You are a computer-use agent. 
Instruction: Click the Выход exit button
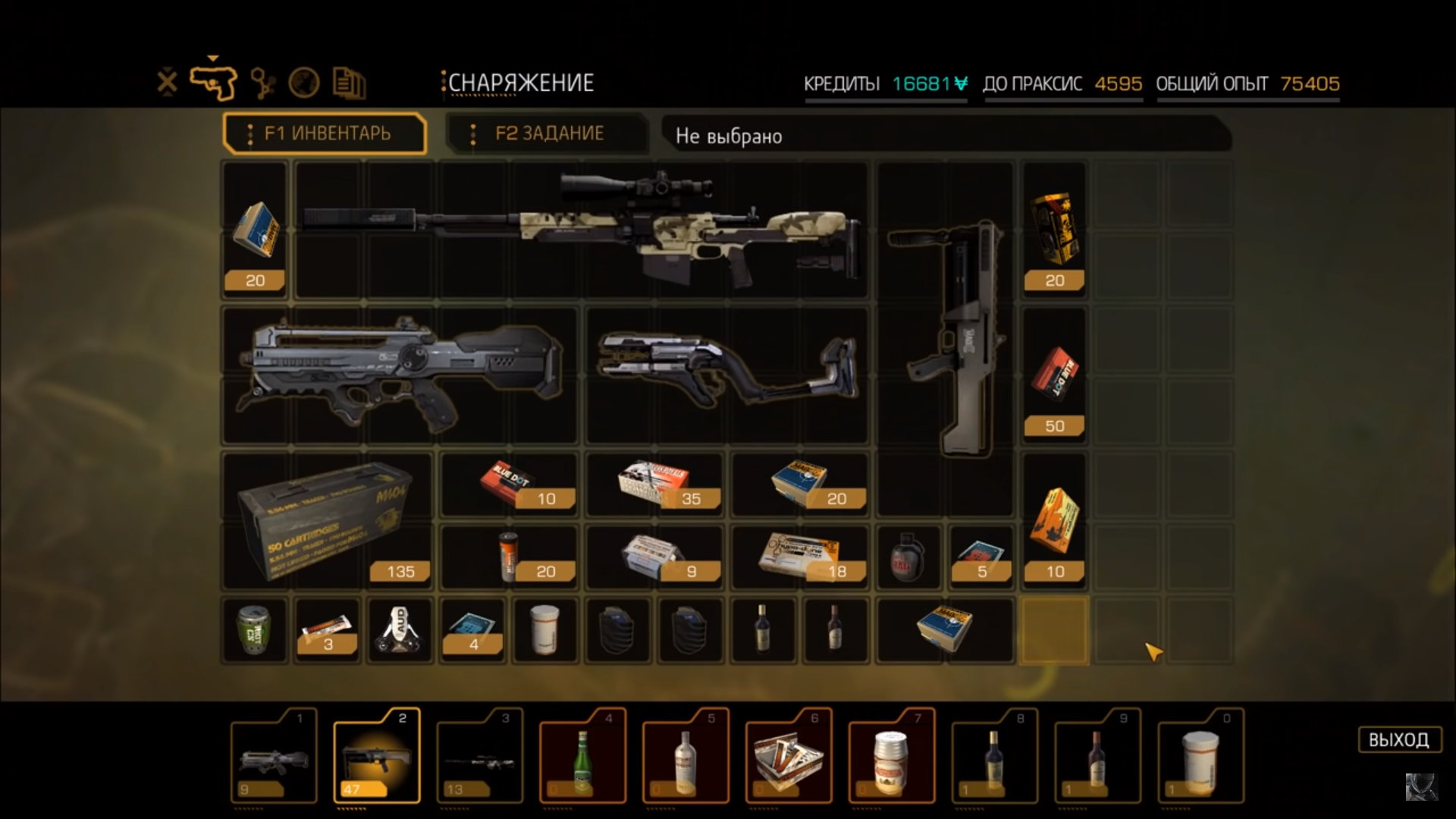click(1398, 739)
